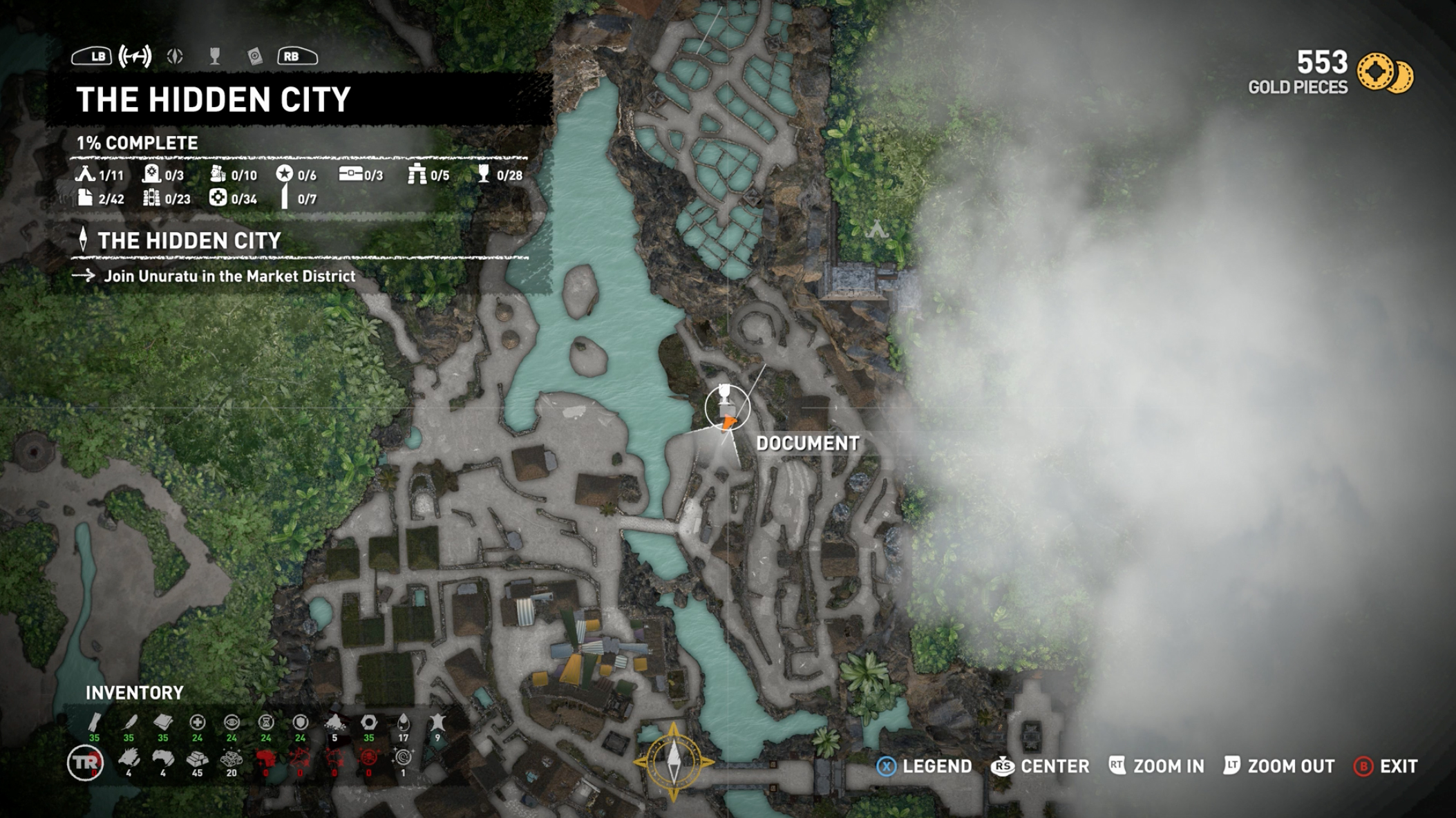Image resolution: width=1456 pixels, height=818 pixels.
Task: Click the TR logo inventory icon
Action: pyautogui.click(x=85, y=763)
